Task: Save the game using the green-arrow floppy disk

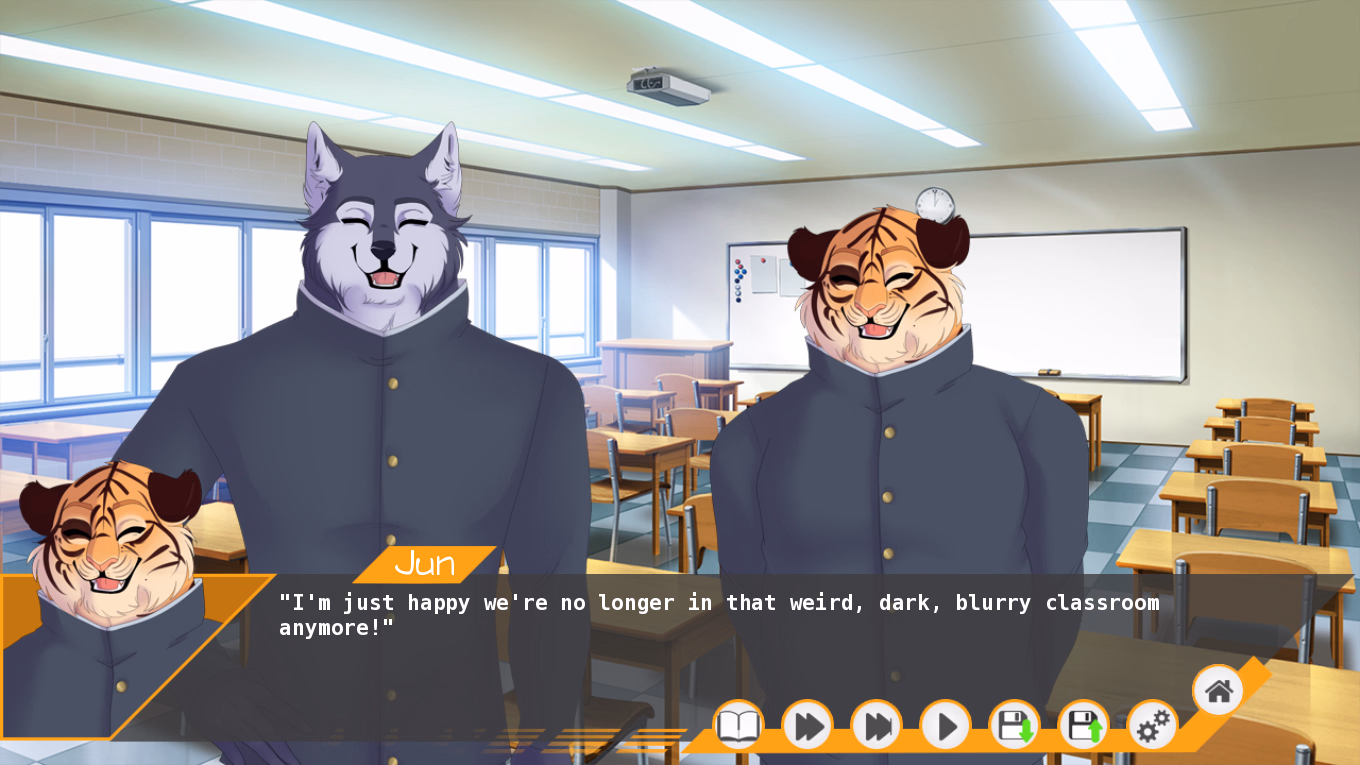Action: 1014,725
